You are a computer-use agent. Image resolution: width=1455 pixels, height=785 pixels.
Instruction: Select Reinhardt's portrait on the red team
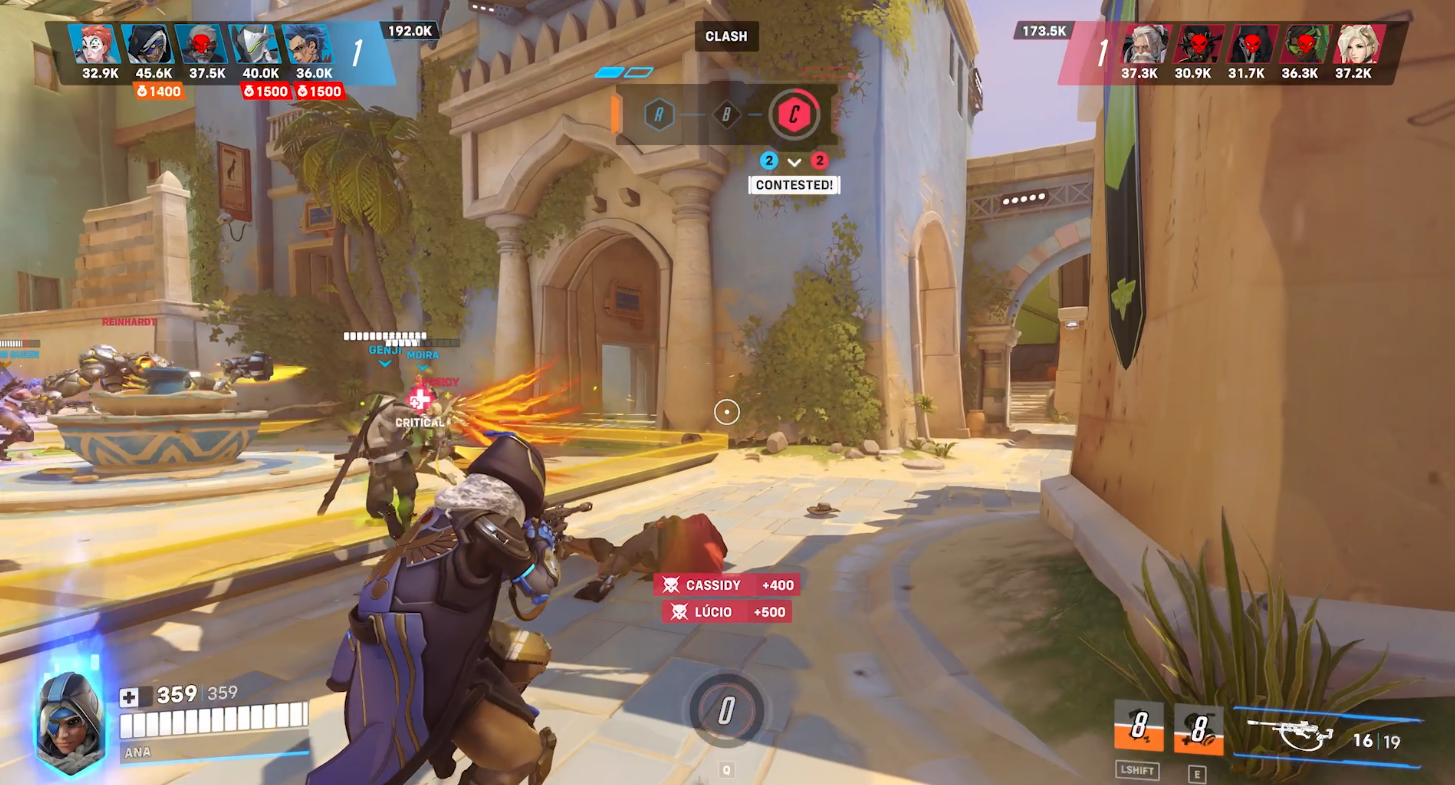point(1144,45)
